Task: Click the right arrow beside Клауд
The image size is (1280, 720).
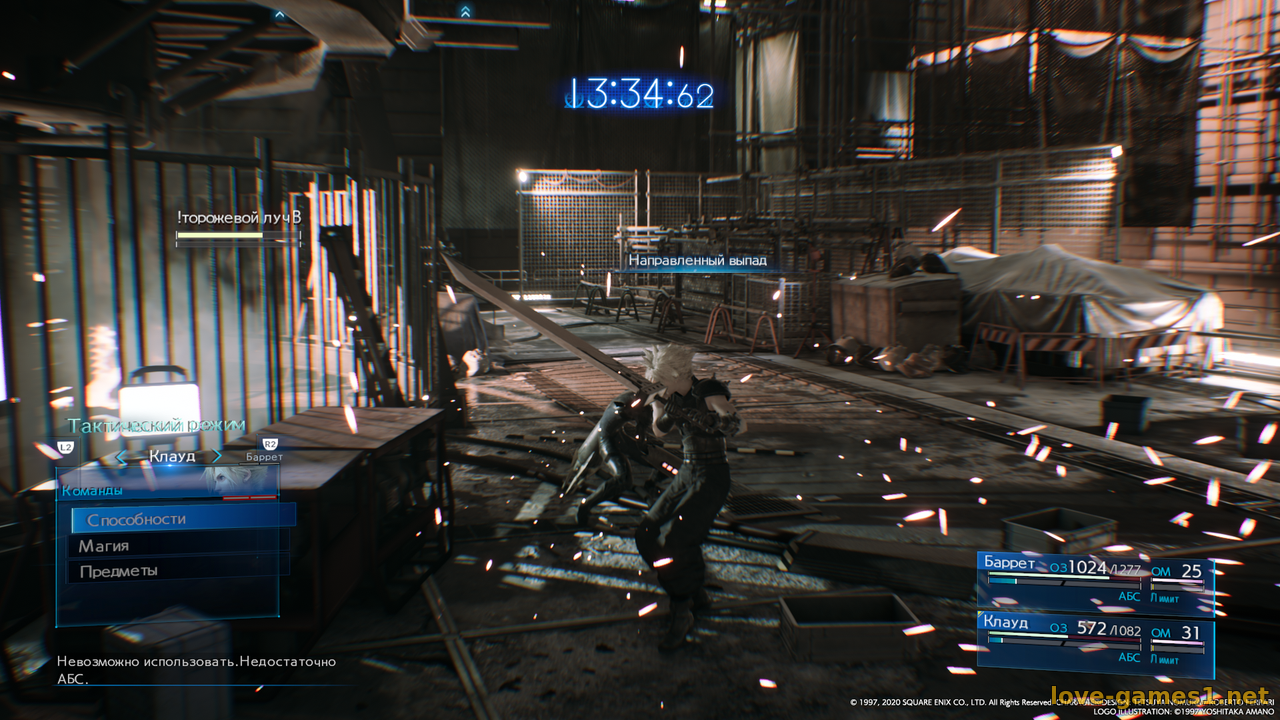Action: [216, 457]
